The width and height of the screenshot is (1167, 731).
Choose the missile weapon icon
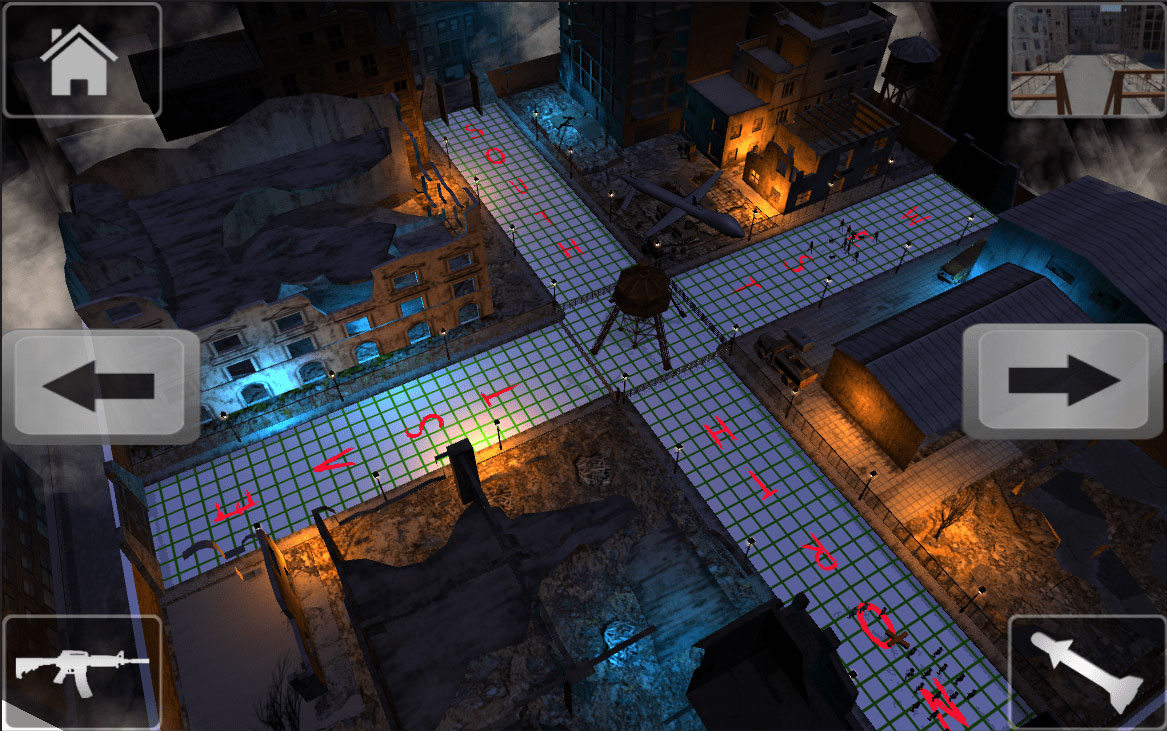point(1087,670)
